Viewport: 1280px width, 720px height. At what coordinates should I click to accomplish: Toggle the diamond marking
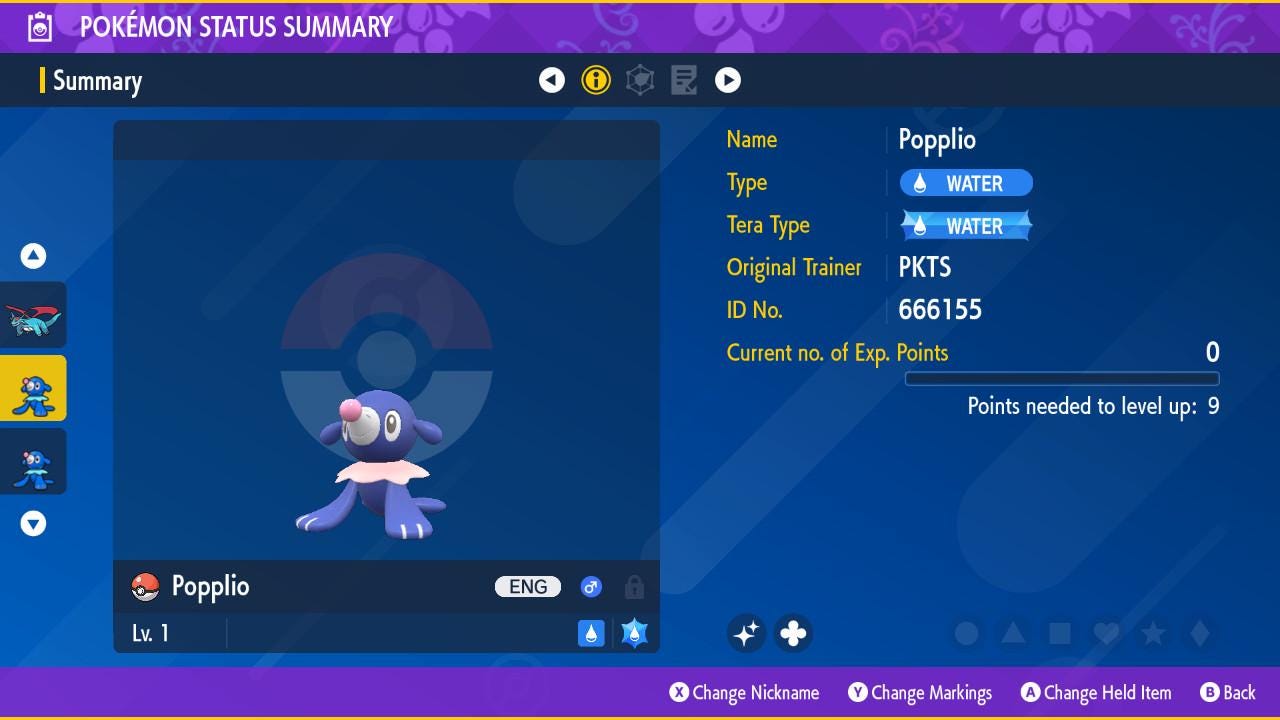pyautogui.click(x=1200, y=634)
